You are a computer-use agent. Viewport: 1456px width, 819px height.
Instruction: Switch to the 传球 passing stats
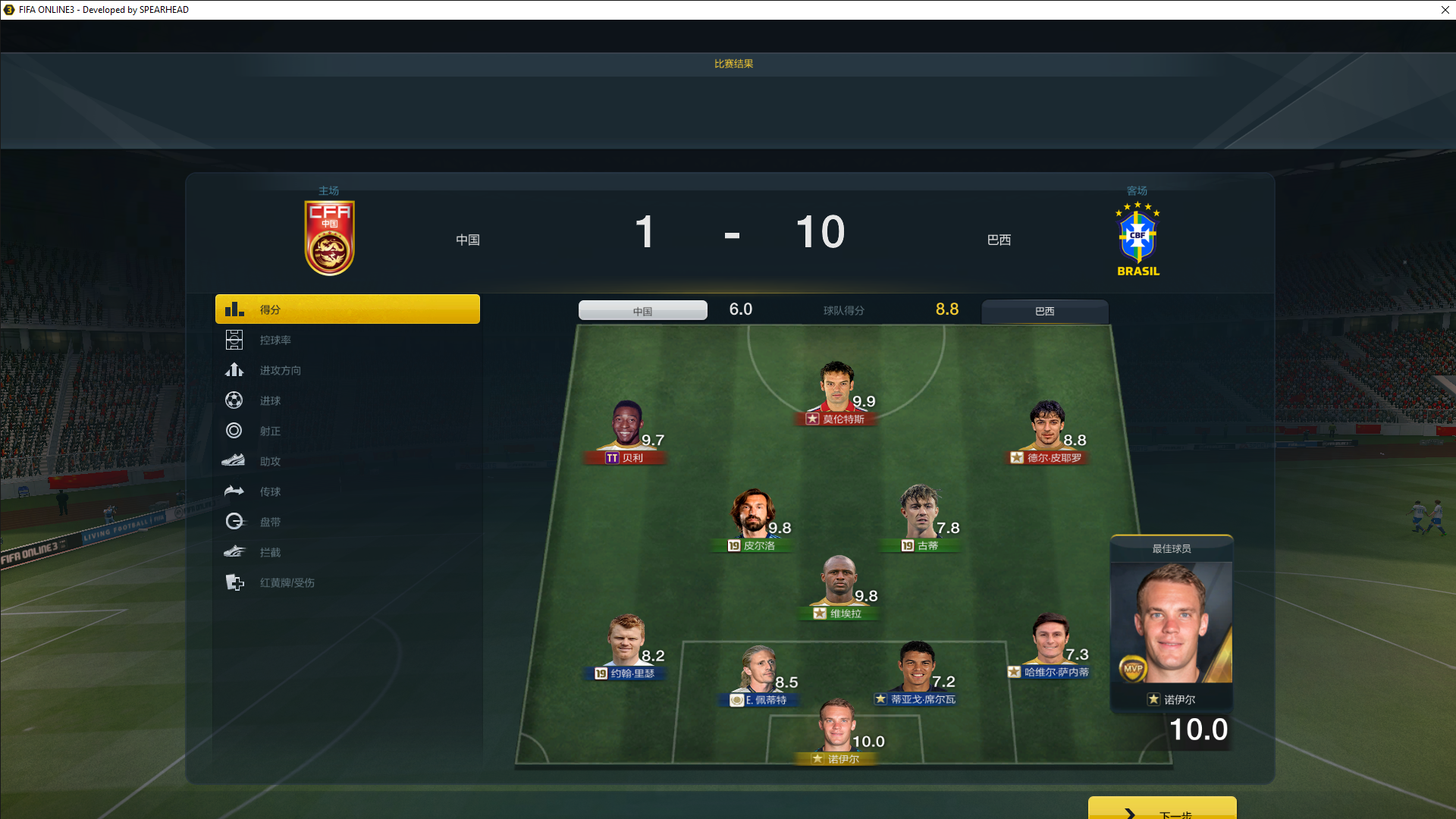pyautogui.click(x=270, y=492)
